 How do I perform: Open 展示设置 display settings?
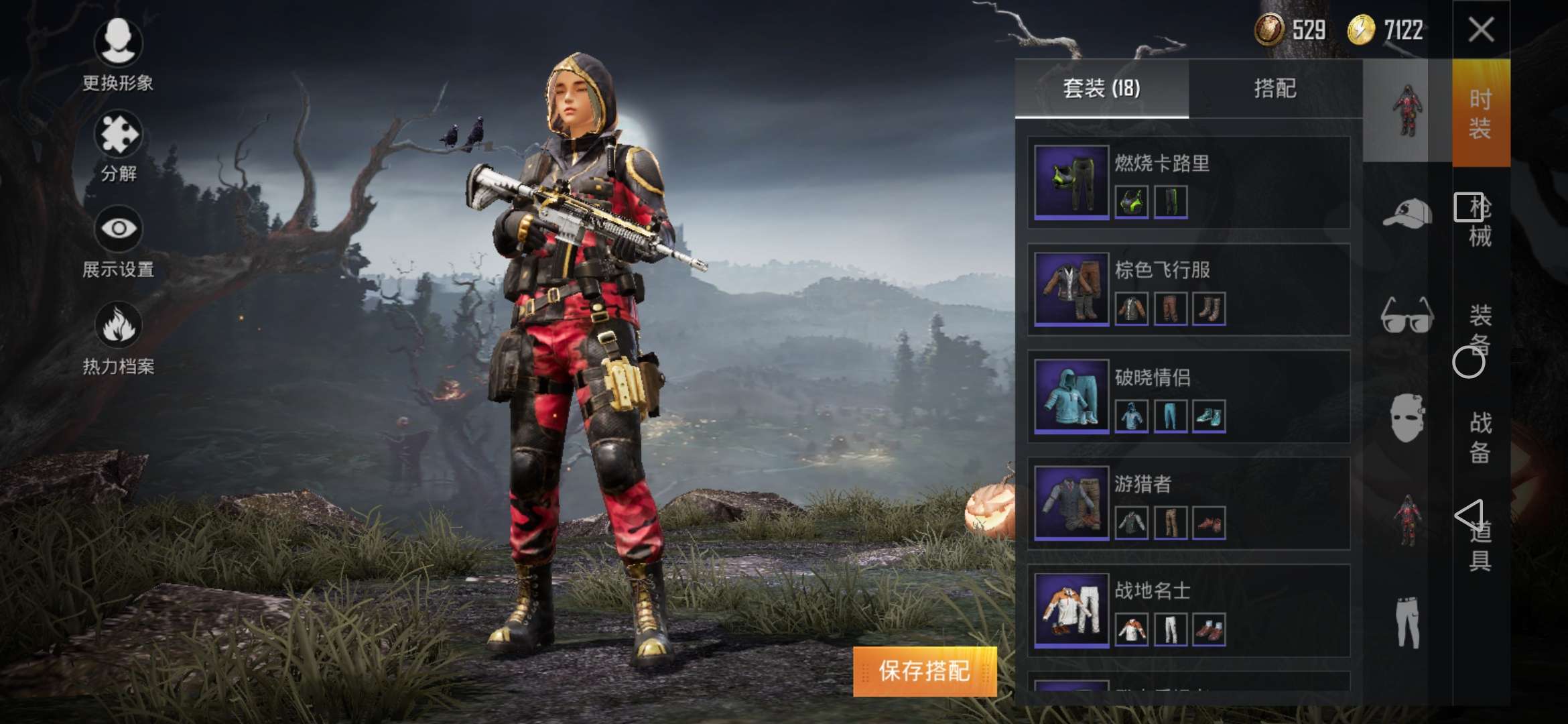pyautogui.click(x=118, y=241)
